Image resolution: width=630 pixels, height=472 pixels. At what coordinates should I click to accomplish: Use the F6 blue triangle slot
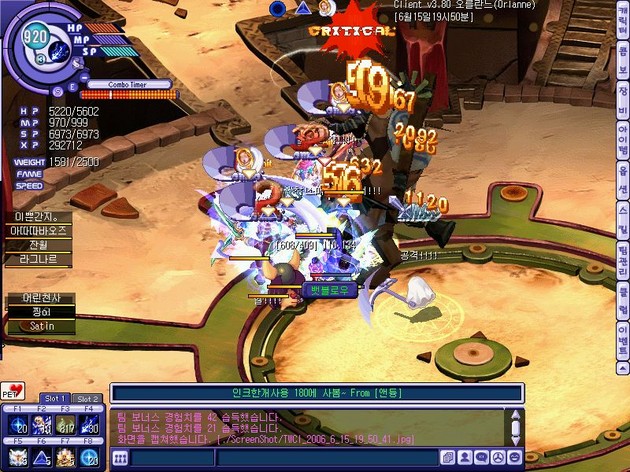(x=42, y=456)
